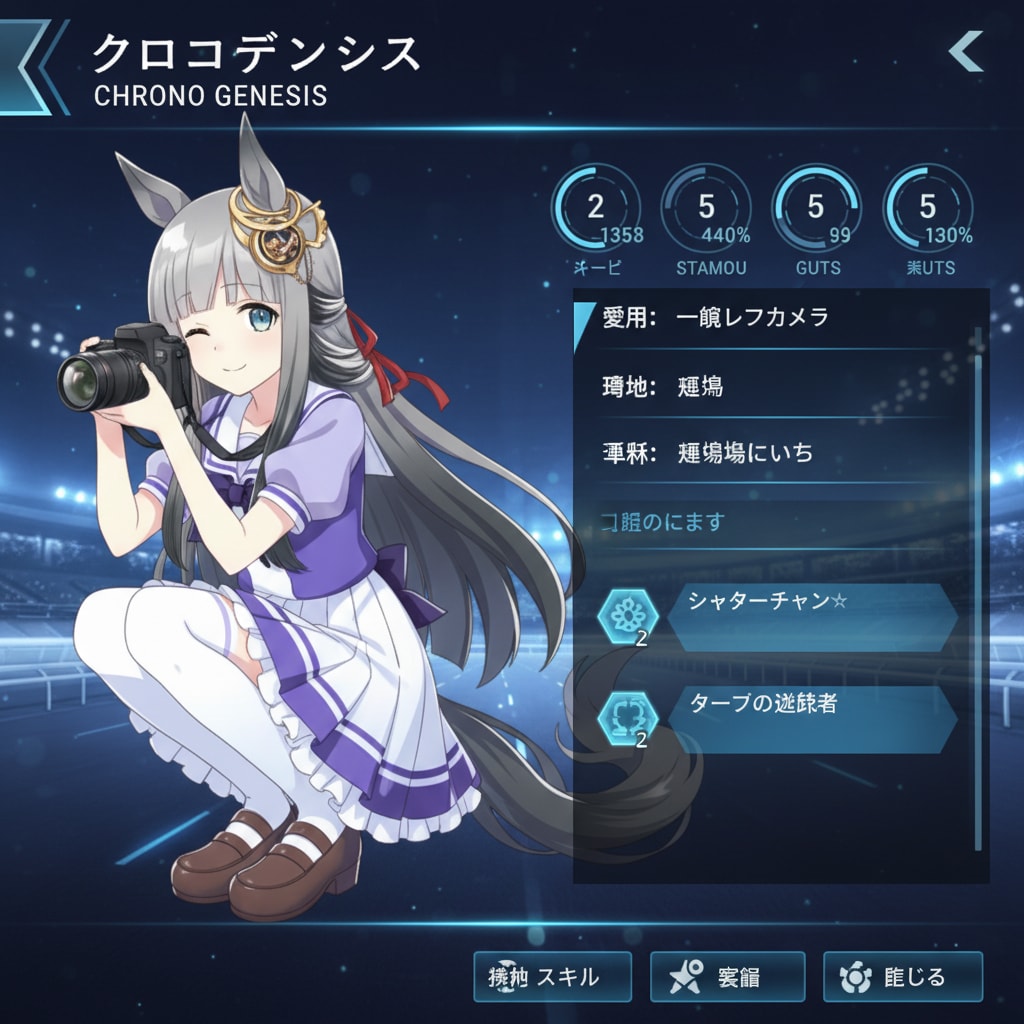Image resolution: width=1024 pixels, height=1024 pixels.
Task: Click the bottom button with star icon
Action: (x=727, y=977)
